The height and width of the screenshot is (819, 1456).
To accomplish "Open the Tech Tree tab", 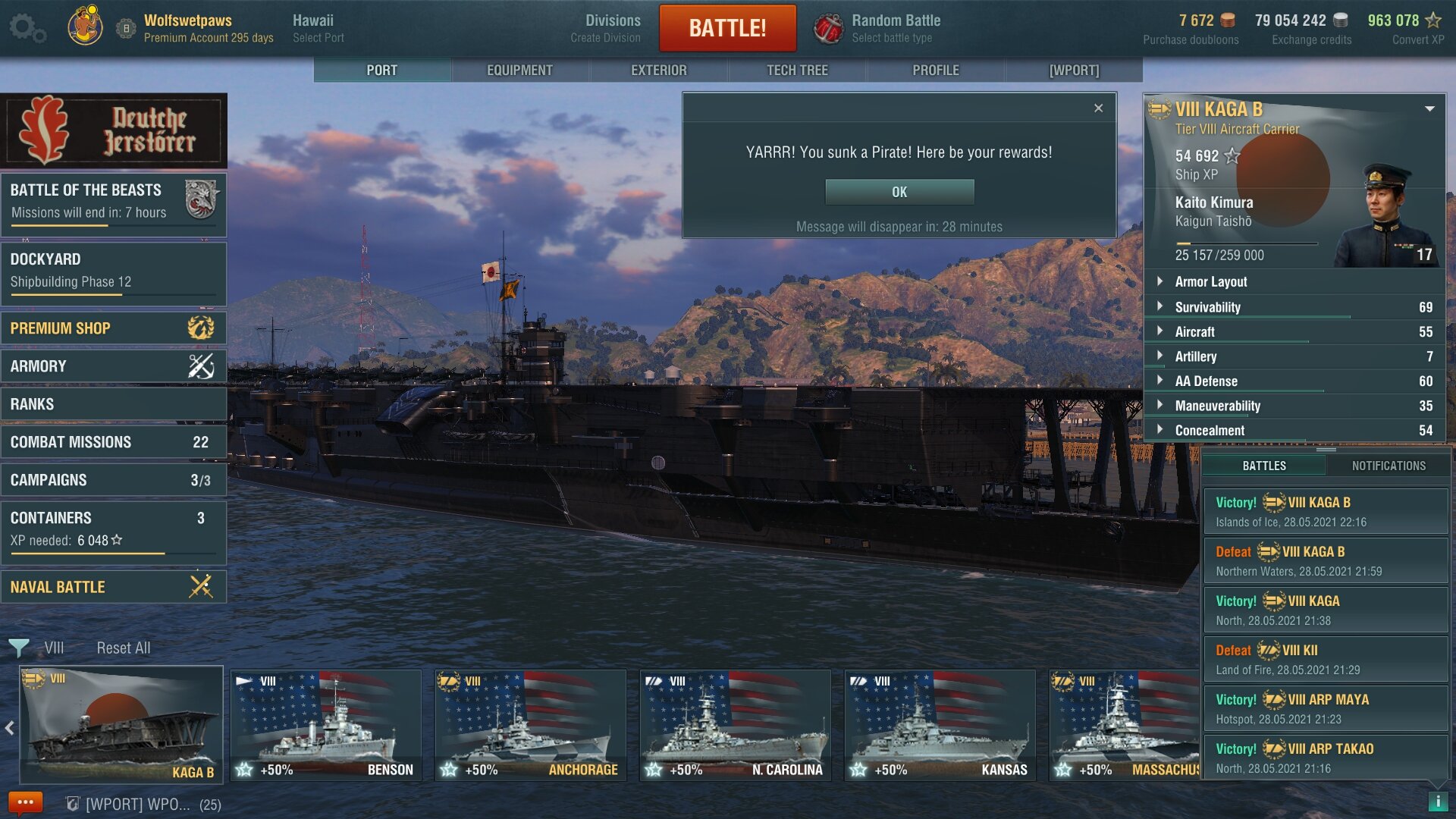I will [x=797, y=70].
